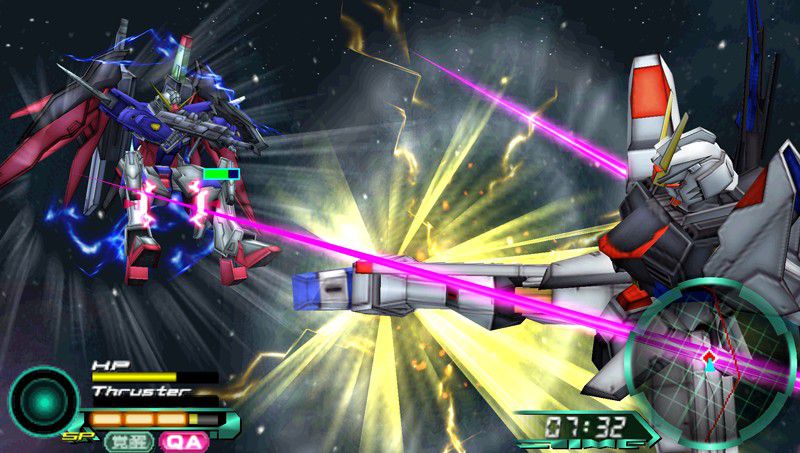Select the red enemy marker on radar
This screenshot has width=800, height=453.
[x=708, y=356]
